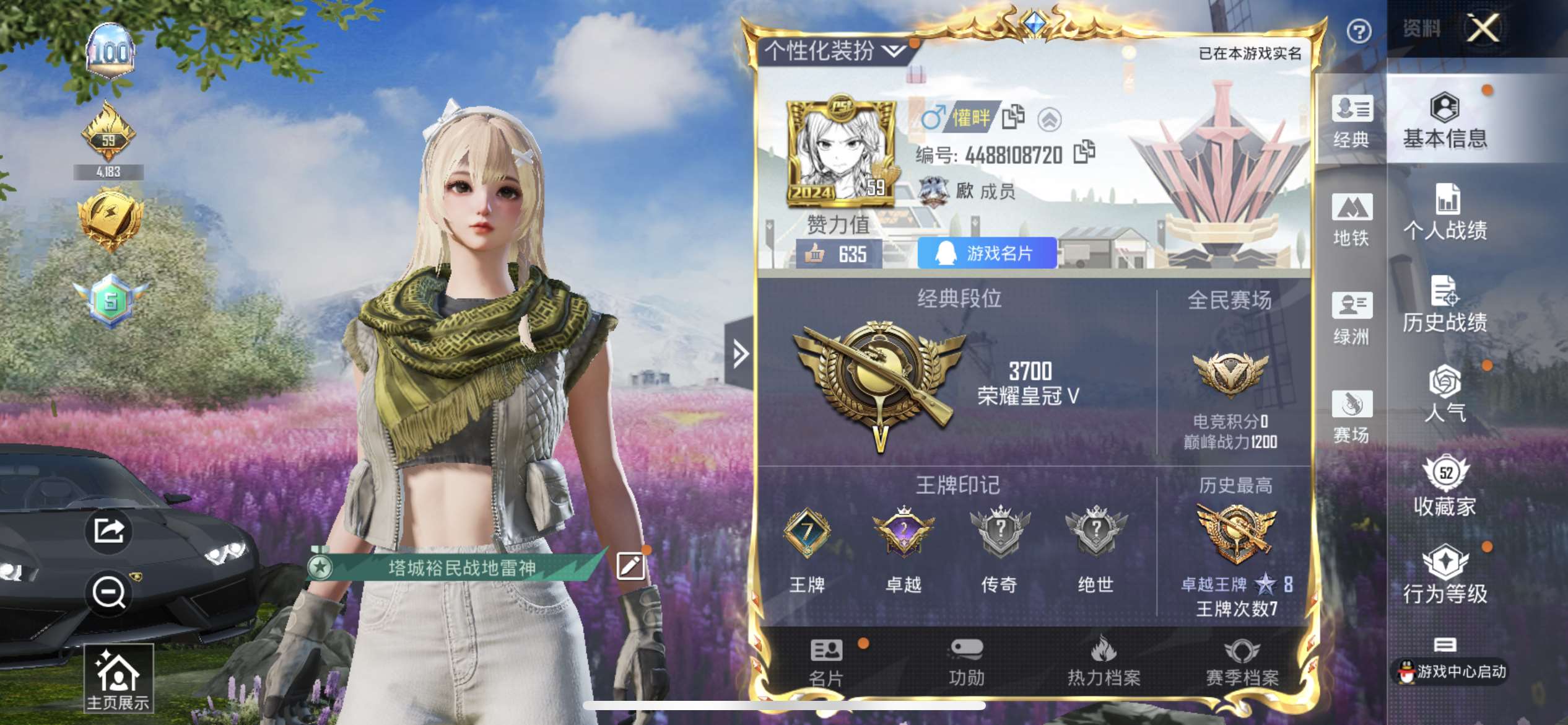Tap the share arrow icon

pos(108,531)
